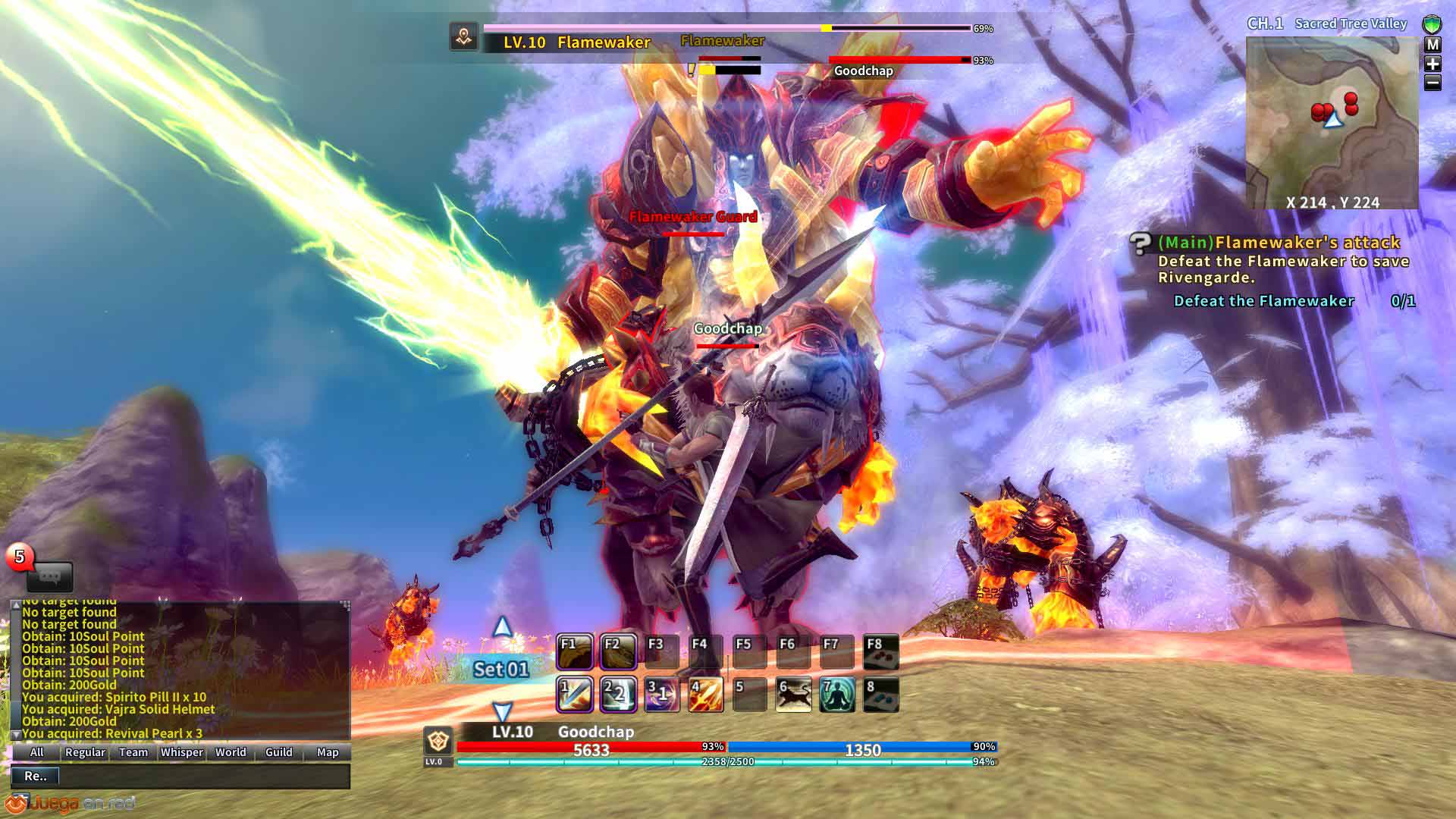The image size is (1456, 819).
Task: Zoom out the minimap with the minus button
Action: click(1432, 83)
